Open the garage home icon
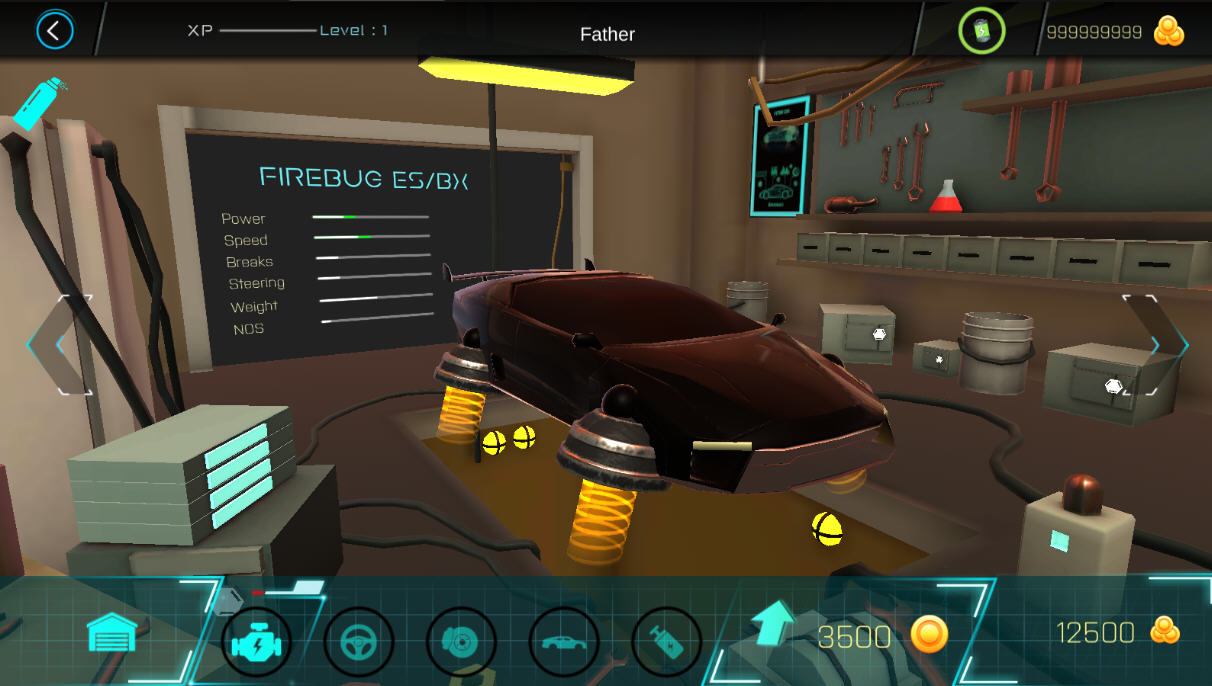 coord(112,634)
